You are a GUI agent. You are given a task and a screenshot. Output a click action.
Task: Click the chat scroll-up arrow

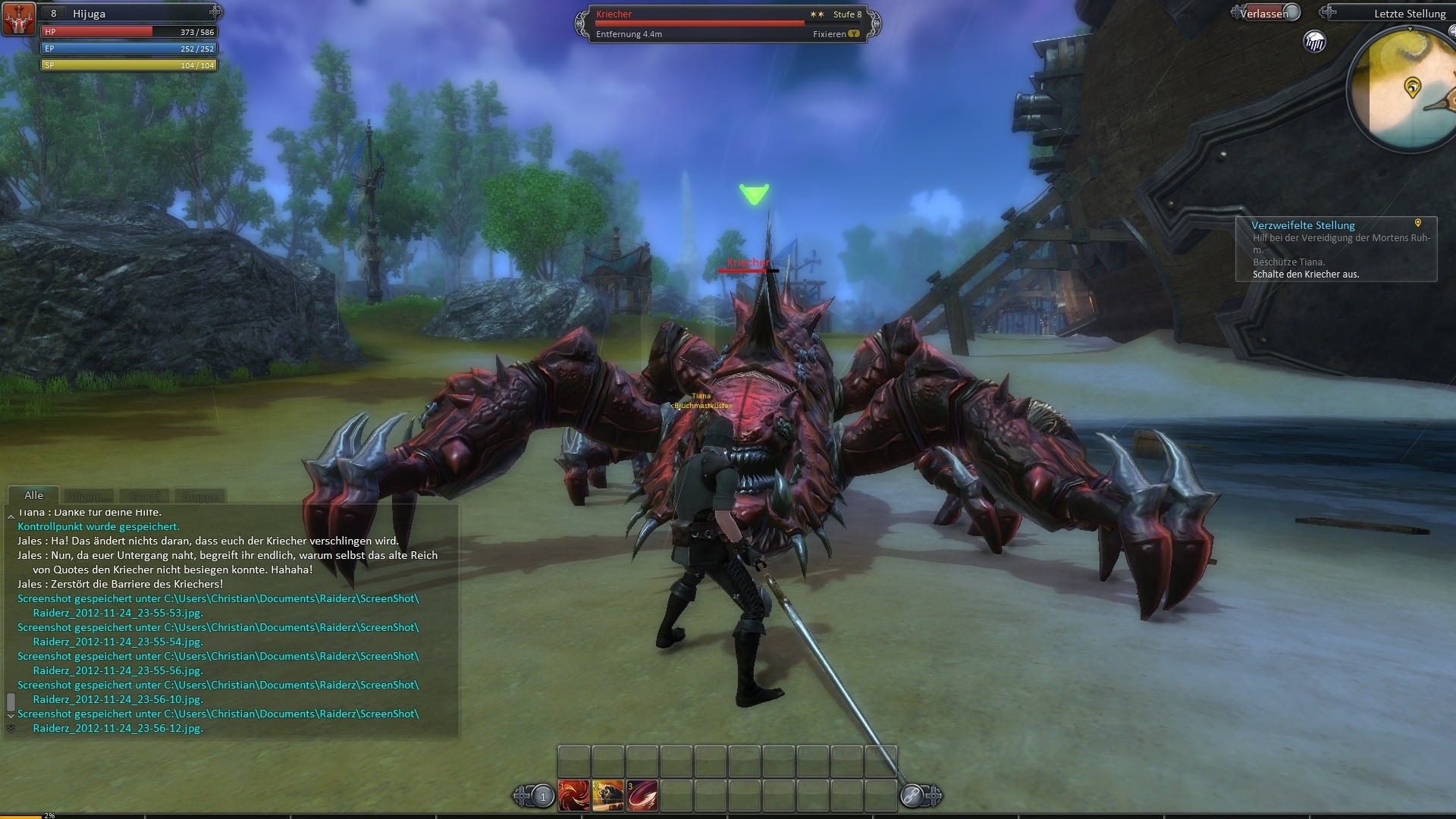coord(11,516)
